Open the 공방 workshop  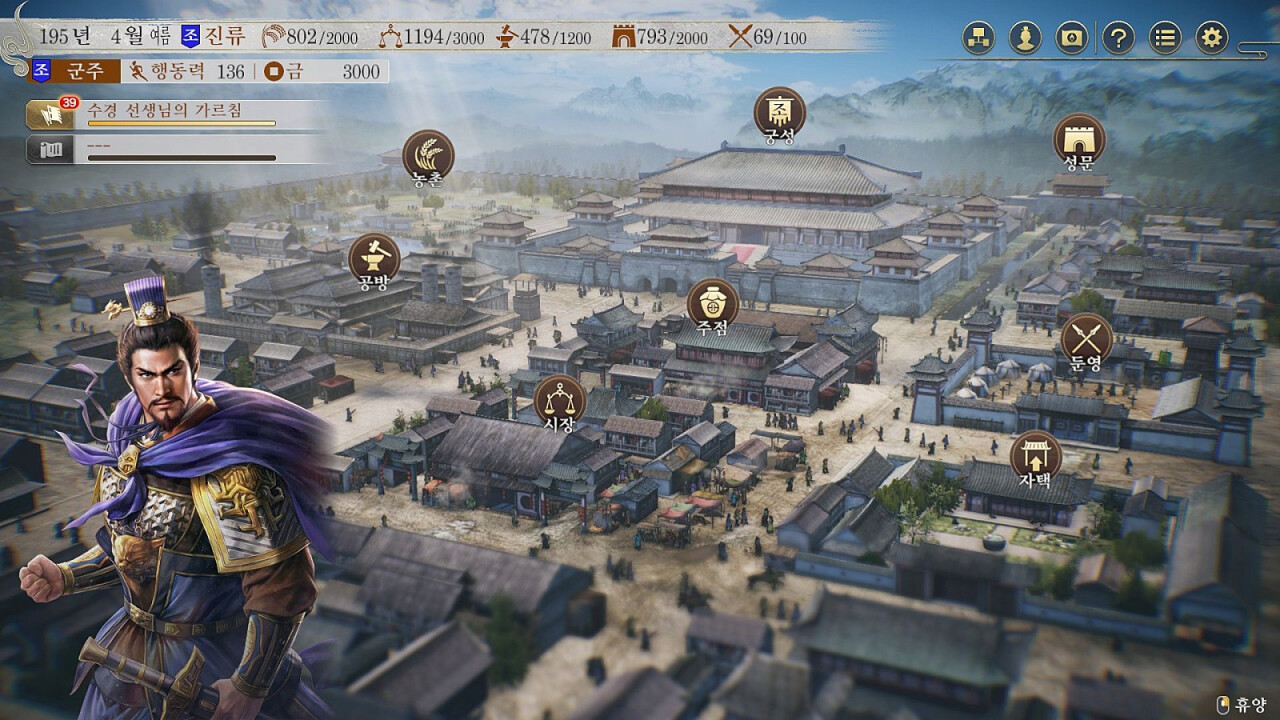point(374,260)
